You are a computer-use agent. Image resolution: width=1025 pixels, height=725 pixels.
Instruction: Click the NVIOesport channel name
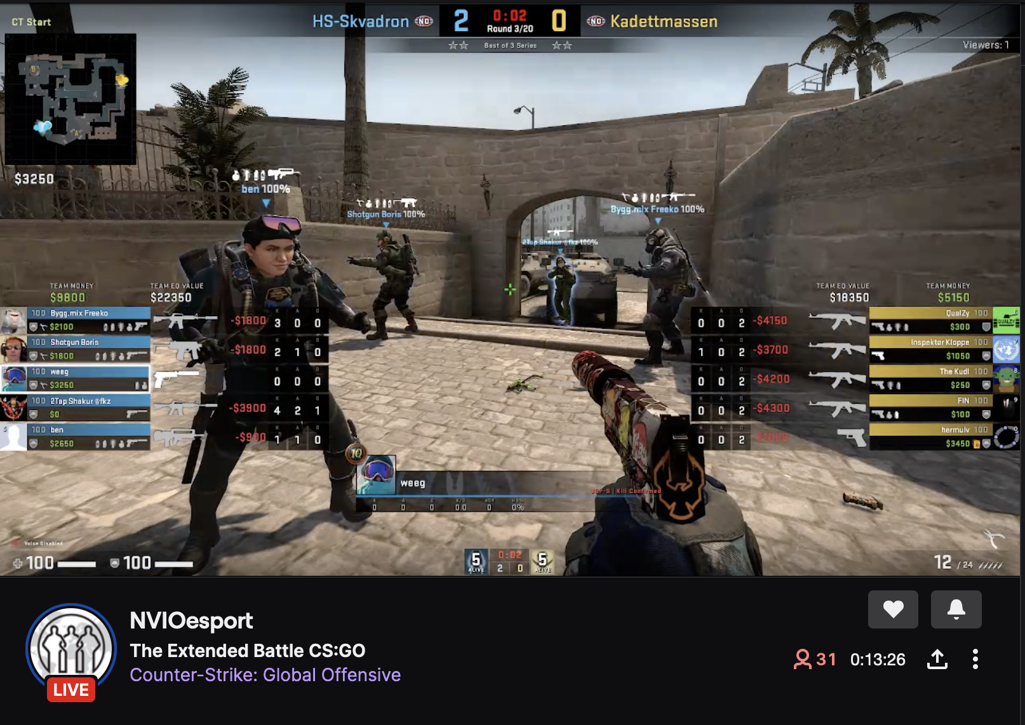(191, 621)
